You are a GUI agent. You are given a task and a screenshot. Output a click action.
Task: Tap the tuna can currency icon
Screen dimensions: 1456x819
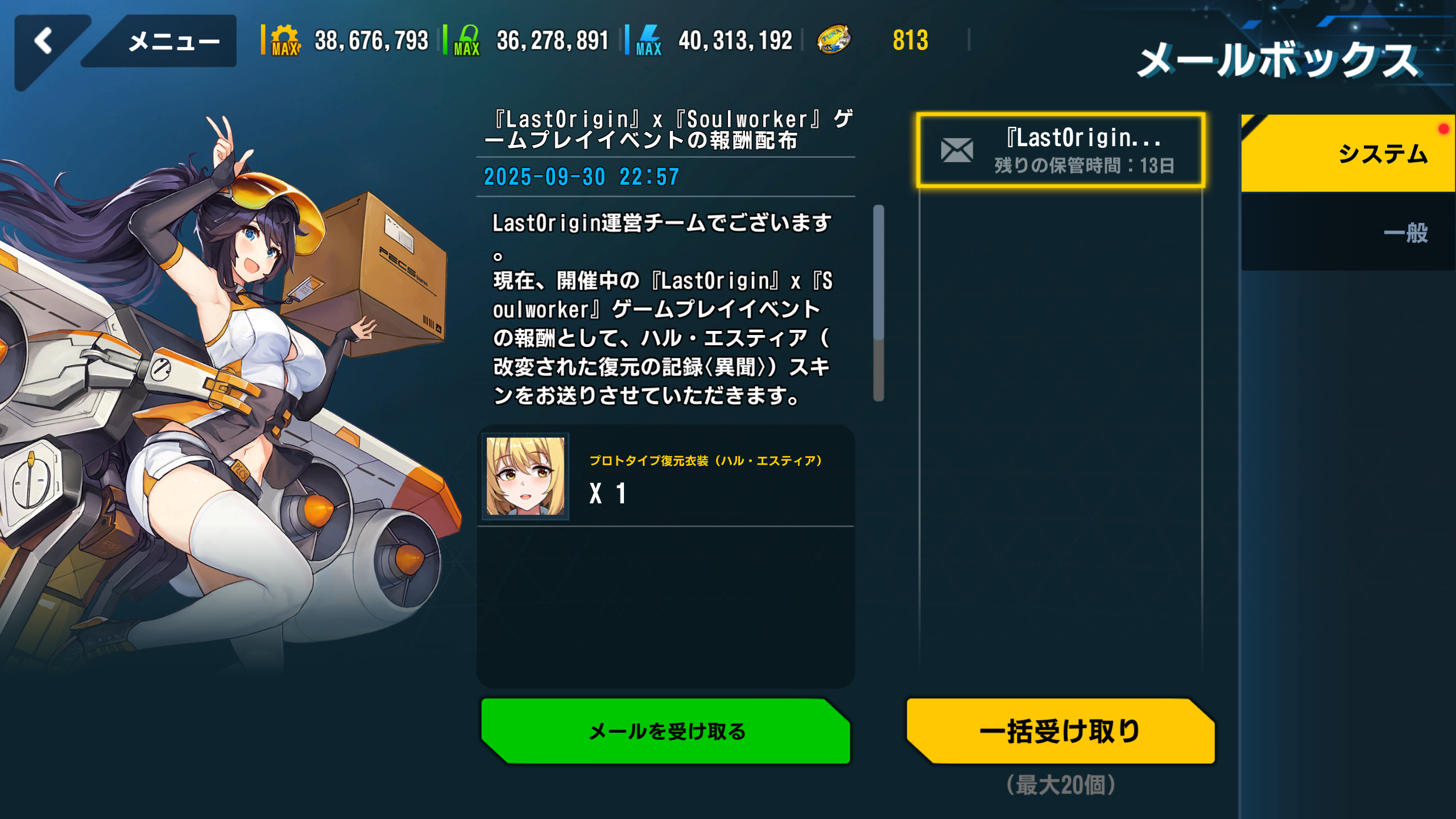coord(834,40)
